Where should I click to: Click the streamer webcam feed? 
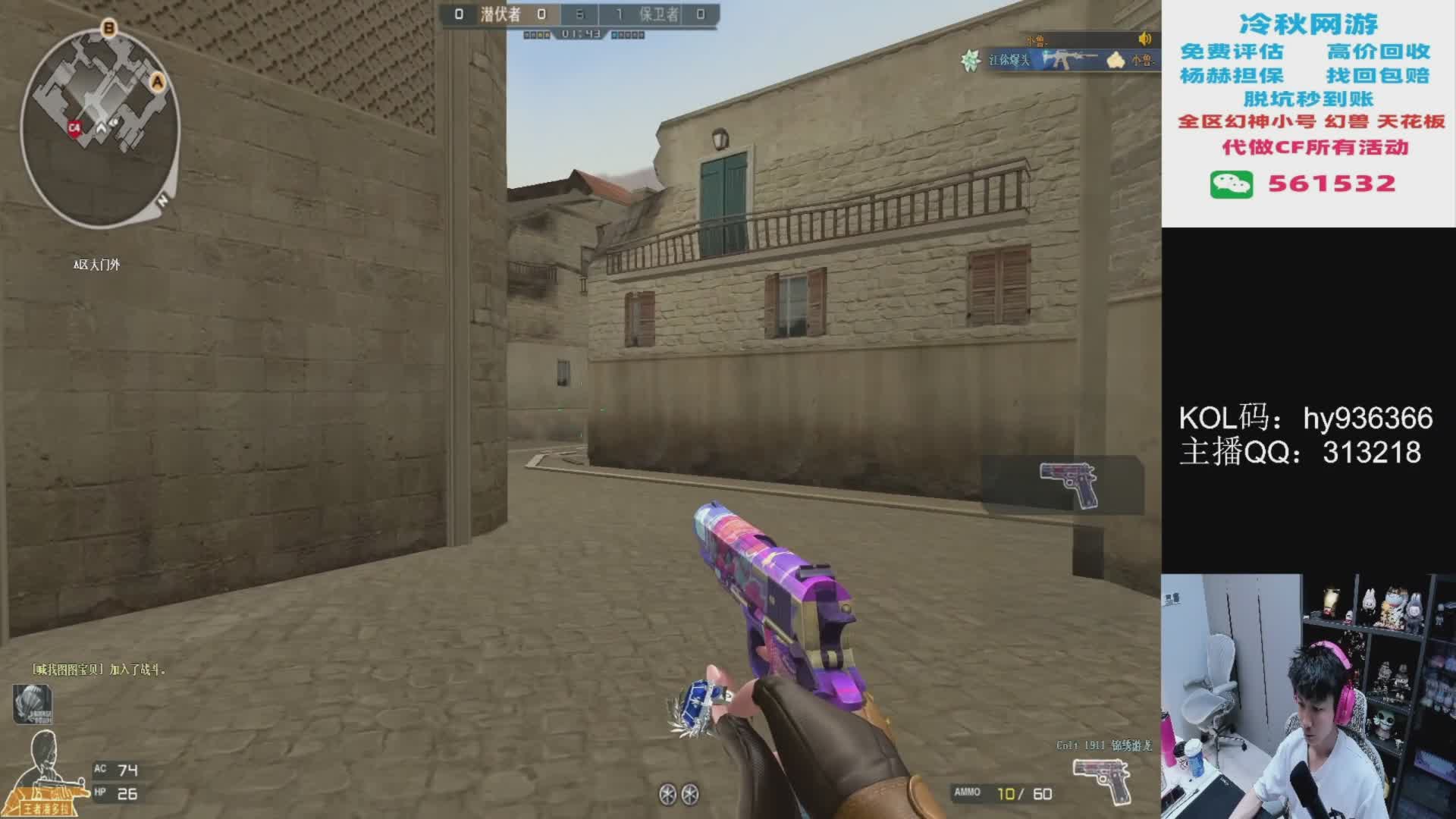pos(1308,696)
